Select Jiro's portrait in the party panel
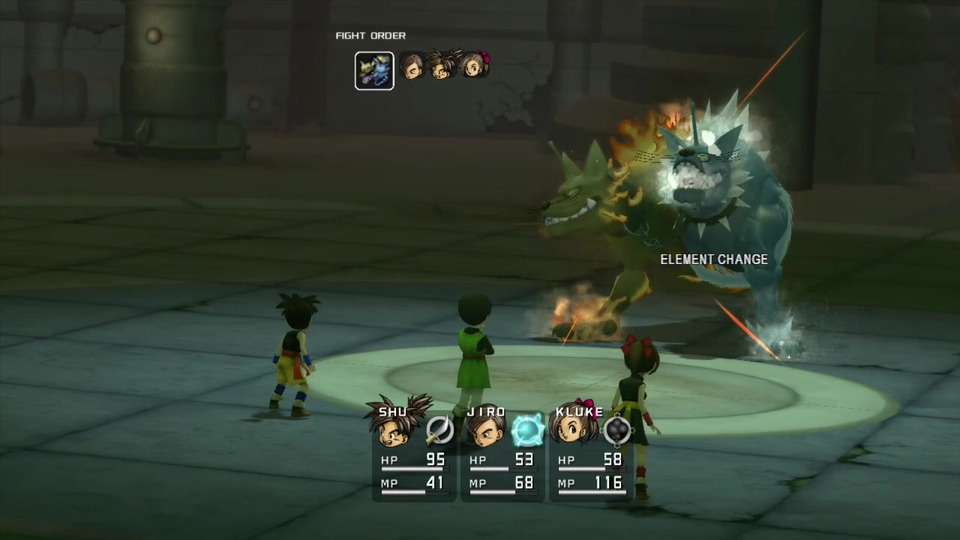The width and height of the screenshot is (960, 540). 486,430
